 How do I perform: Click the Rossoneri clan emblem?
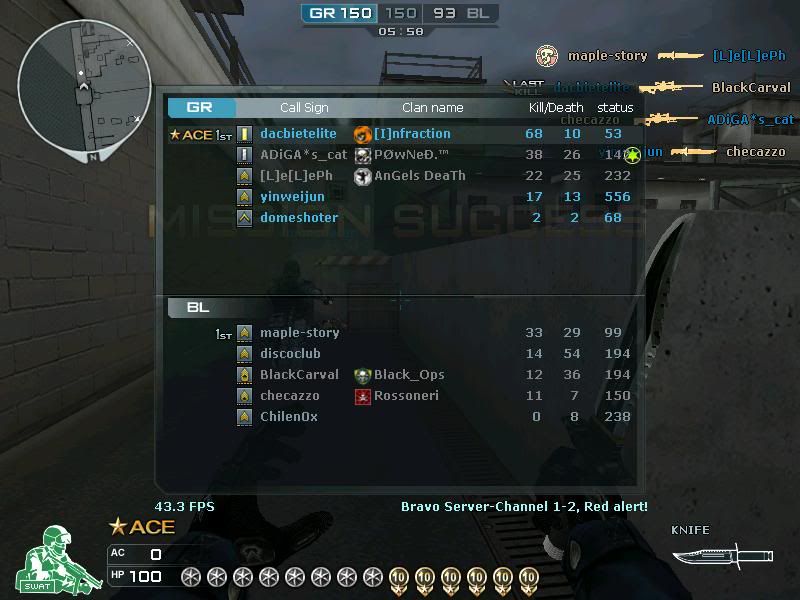click(363, 396)
